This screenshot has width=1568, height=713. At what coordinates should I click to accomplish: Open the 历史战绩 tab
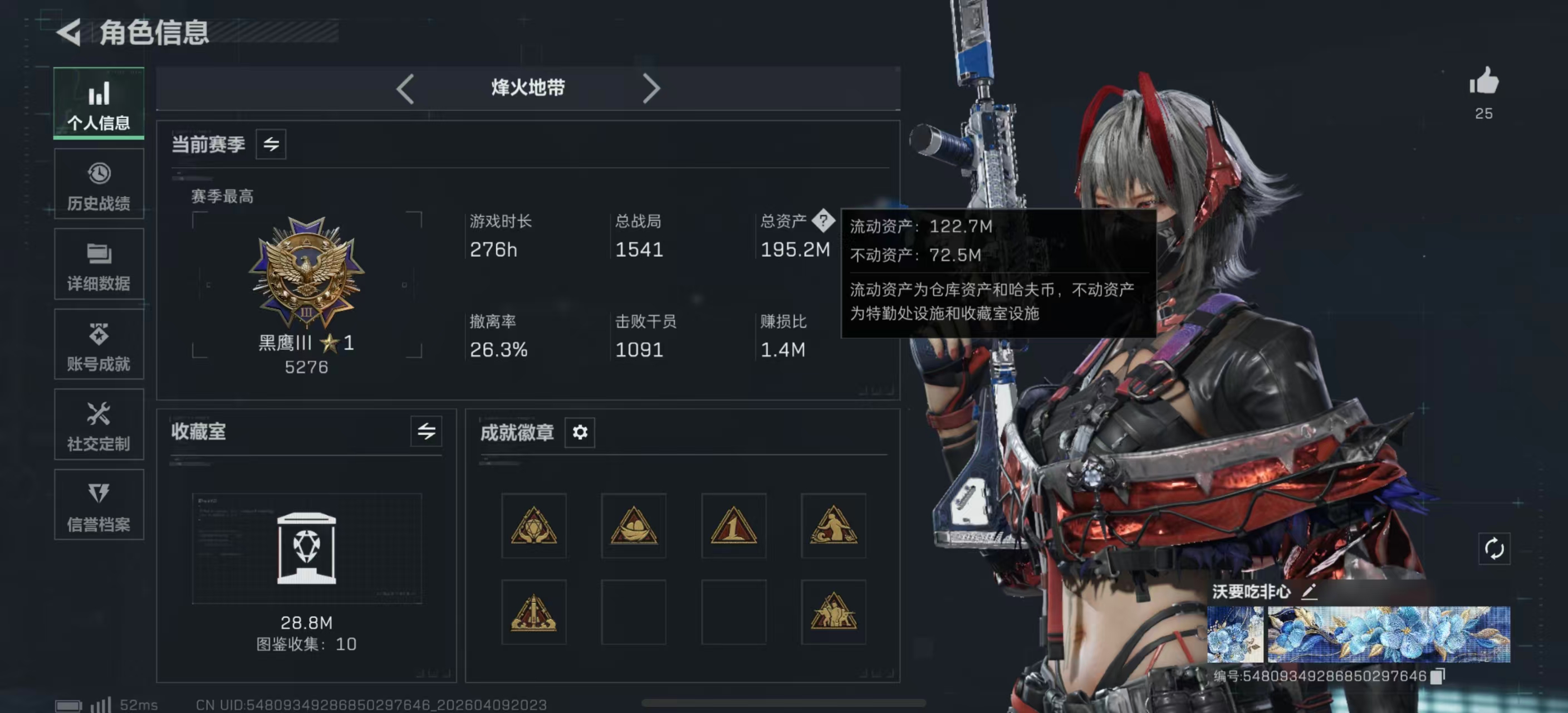(99, 184)
